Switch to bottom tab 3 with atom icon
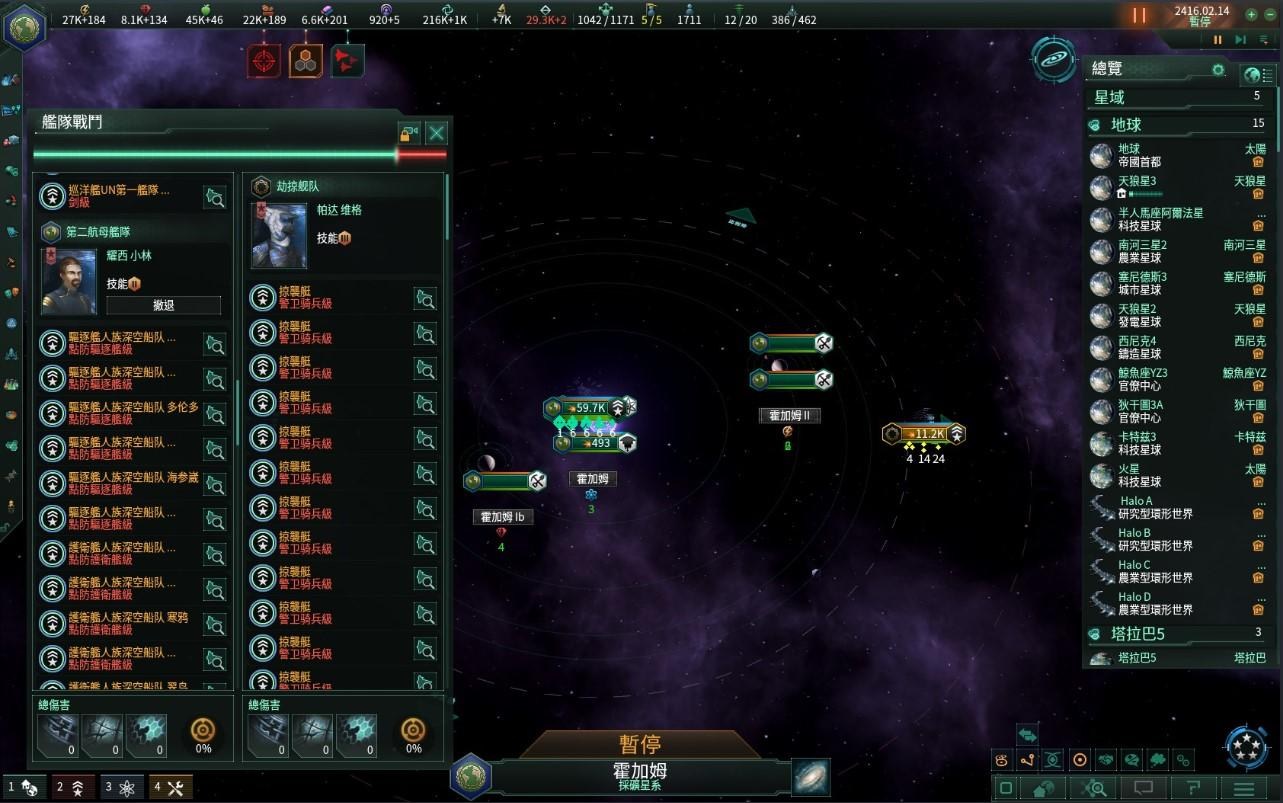The height and width of the screenshot is (803, 1283). [x=122, y=787]
